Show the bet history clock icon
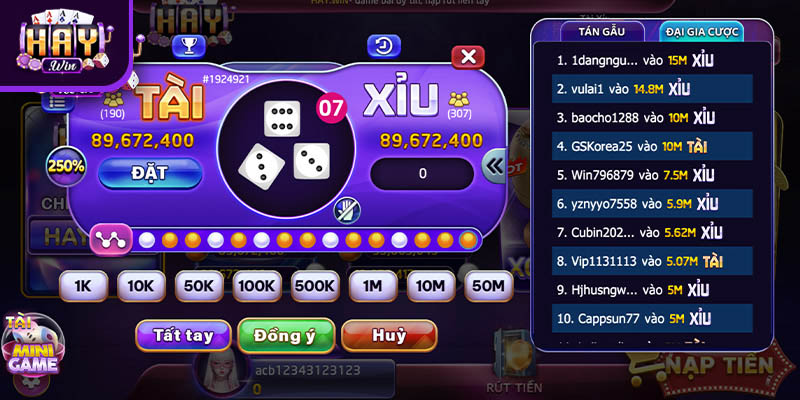Screen dimensions: 800x400 point(383,45)
